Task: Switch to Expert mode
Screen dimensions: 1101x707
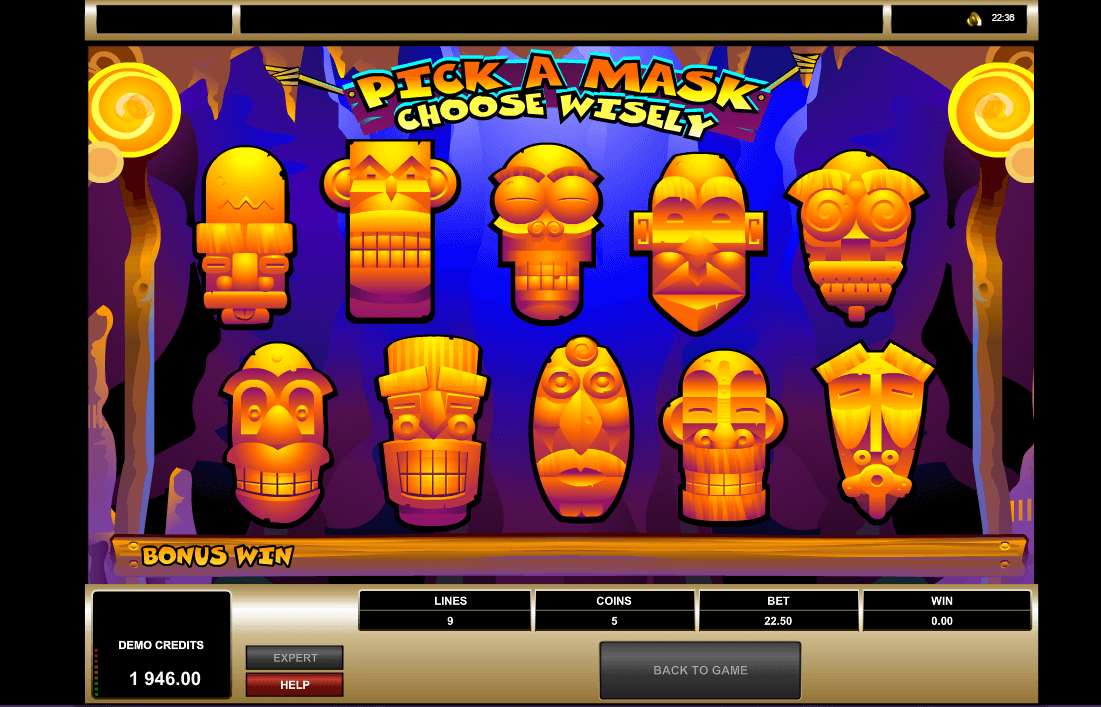Action: 295,658
